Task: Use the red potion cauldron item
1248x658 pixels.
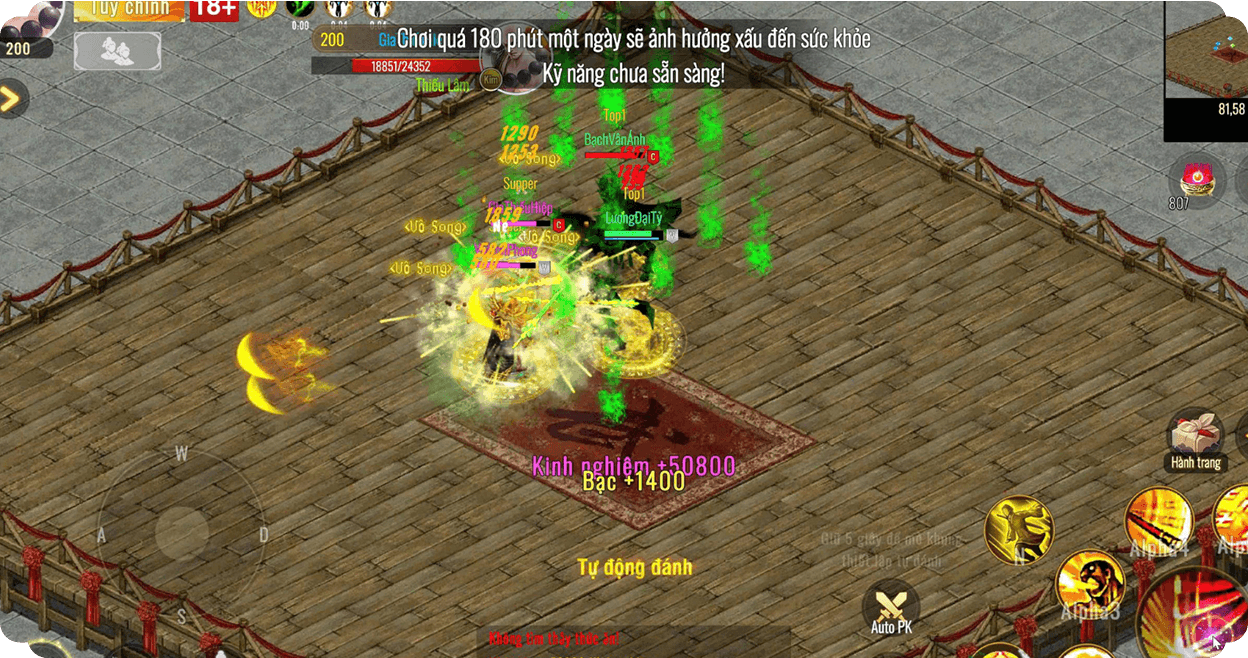Action: tap(1196, 181)
